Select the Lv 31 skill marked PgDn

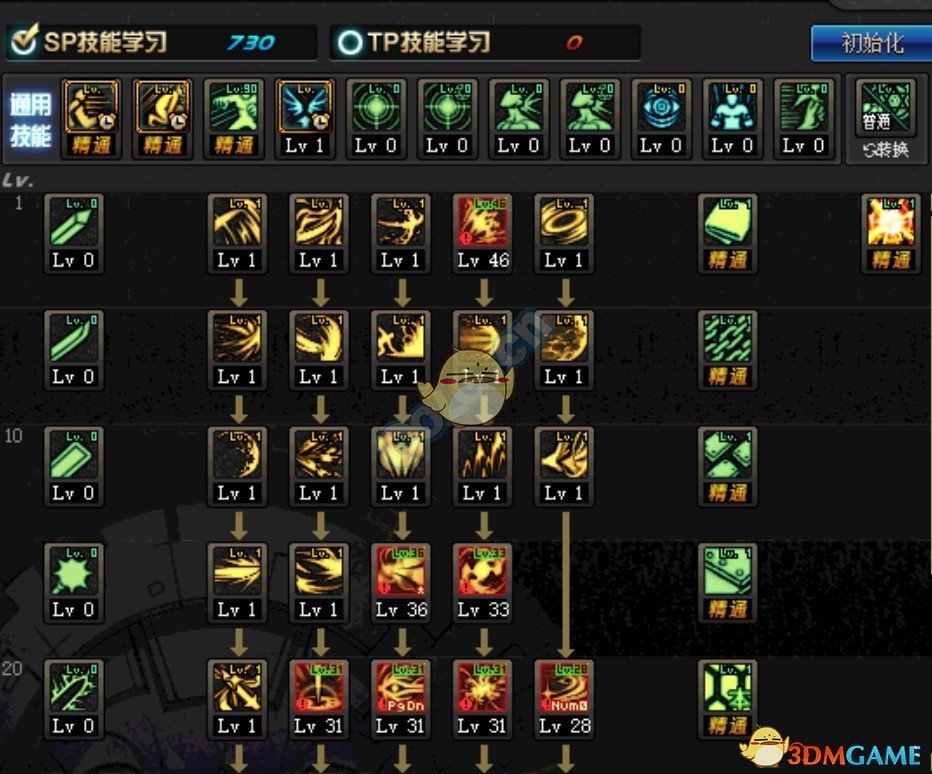pos(401,687)
